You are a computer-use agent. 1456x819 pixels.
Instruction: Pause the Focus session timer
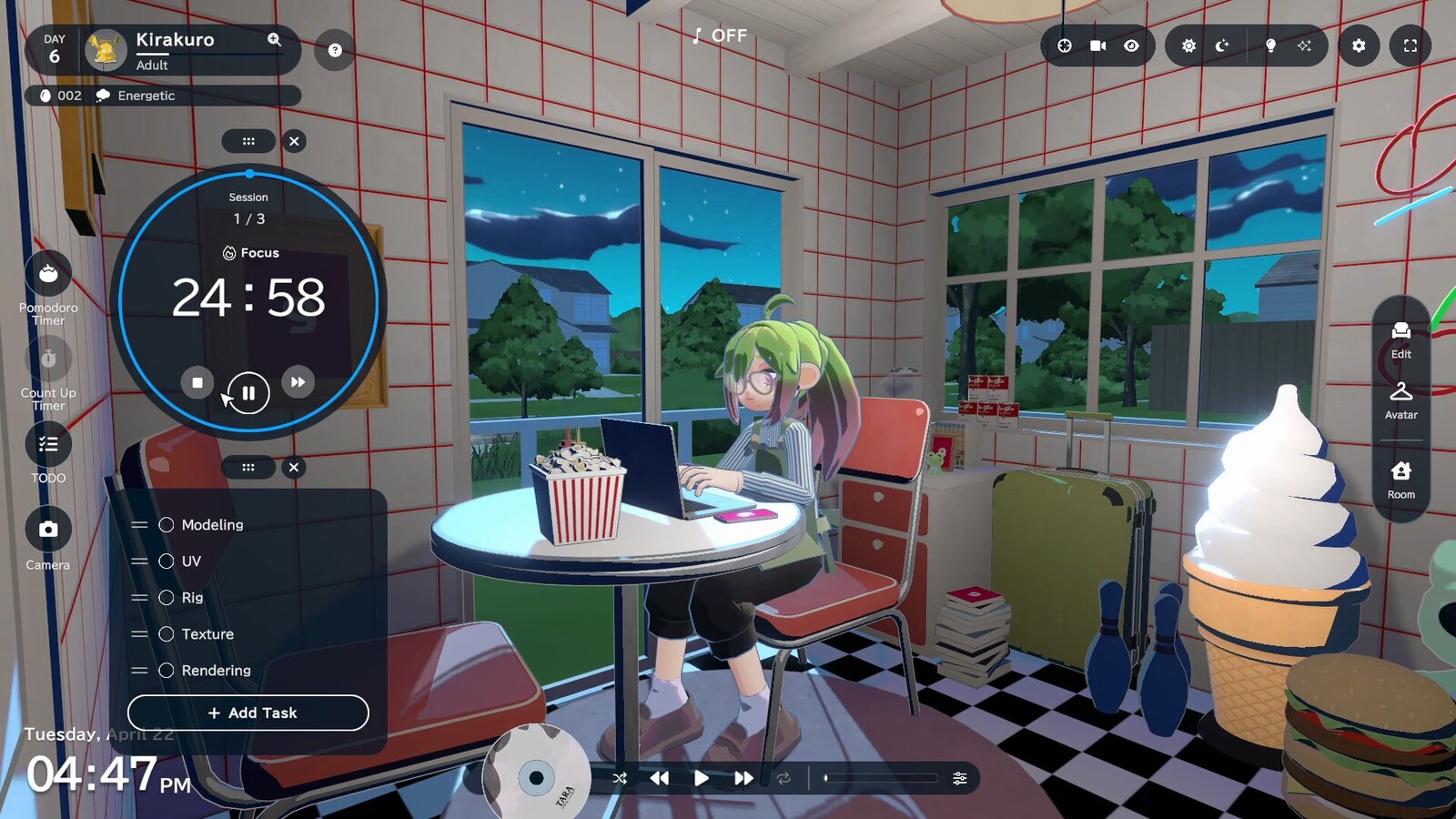point(248,393)
